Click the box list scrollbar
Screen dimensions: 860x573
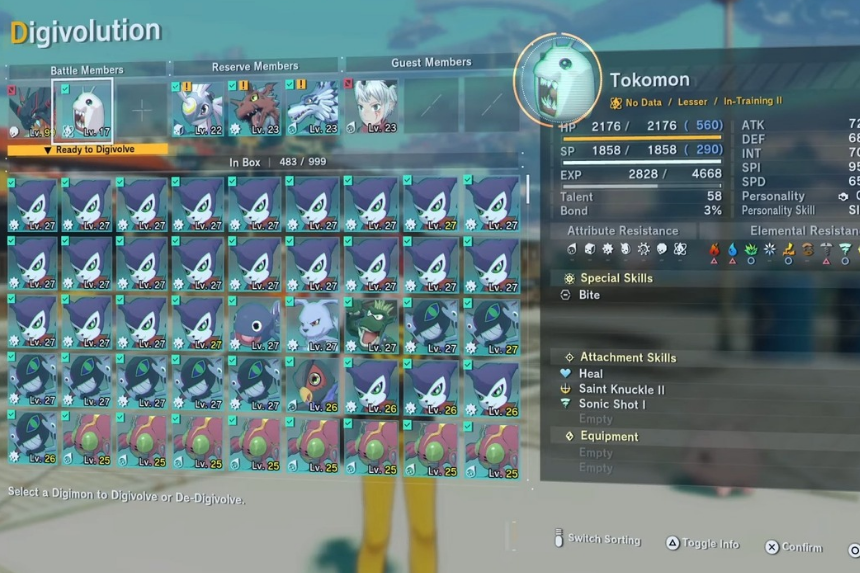click(x=529, y=188)
